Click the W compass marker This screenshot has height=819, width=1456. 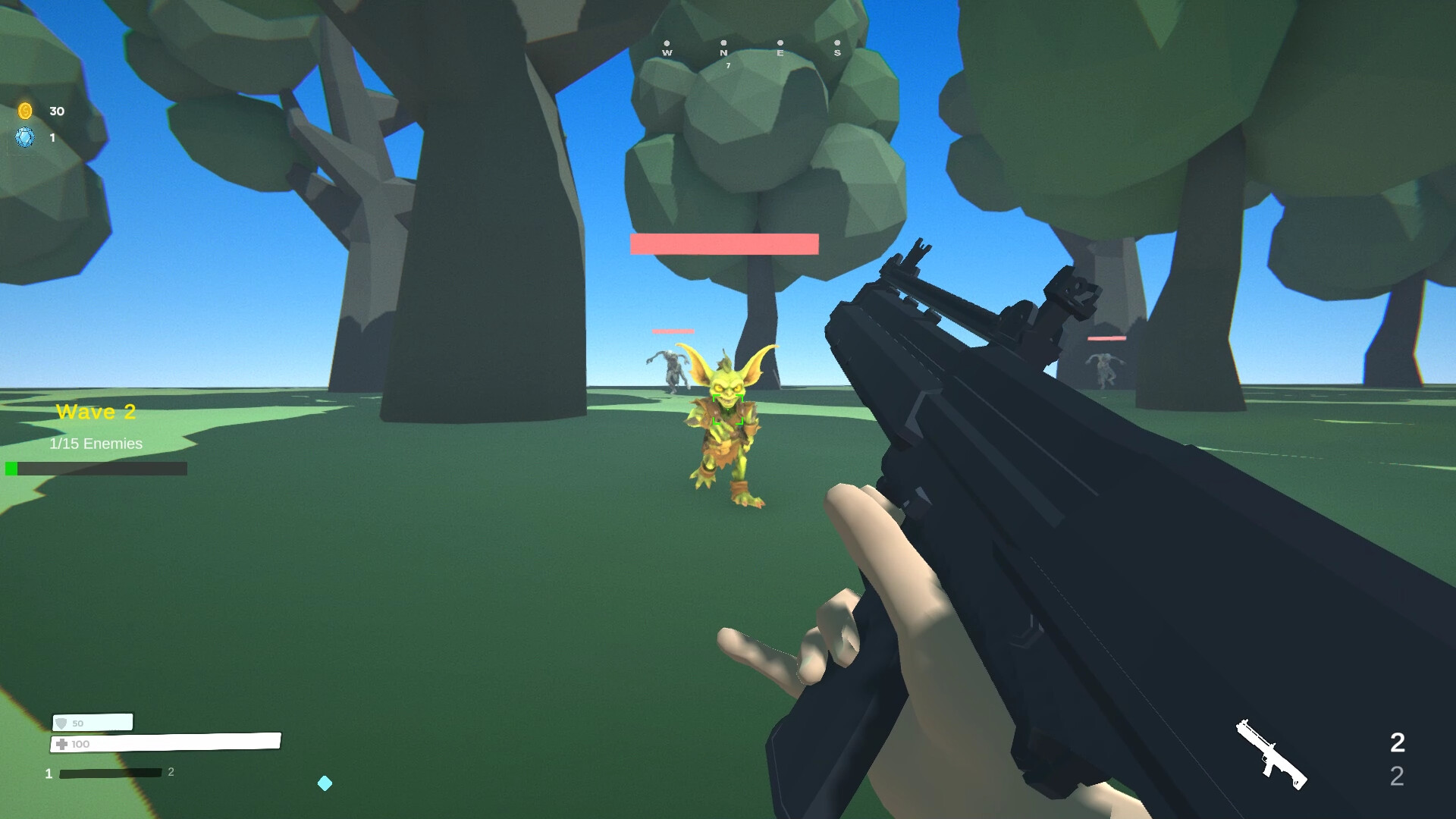tap(667, 53)
